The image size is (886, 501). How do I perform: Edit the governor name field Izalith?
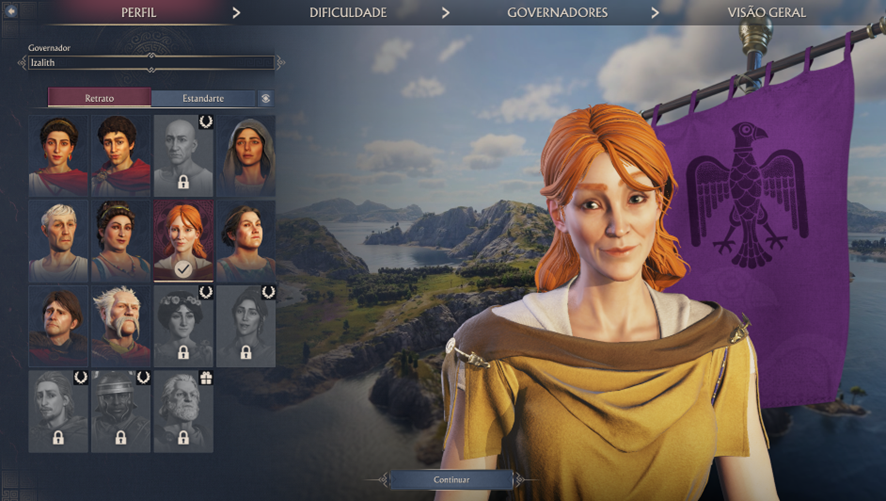coord(150,63)
